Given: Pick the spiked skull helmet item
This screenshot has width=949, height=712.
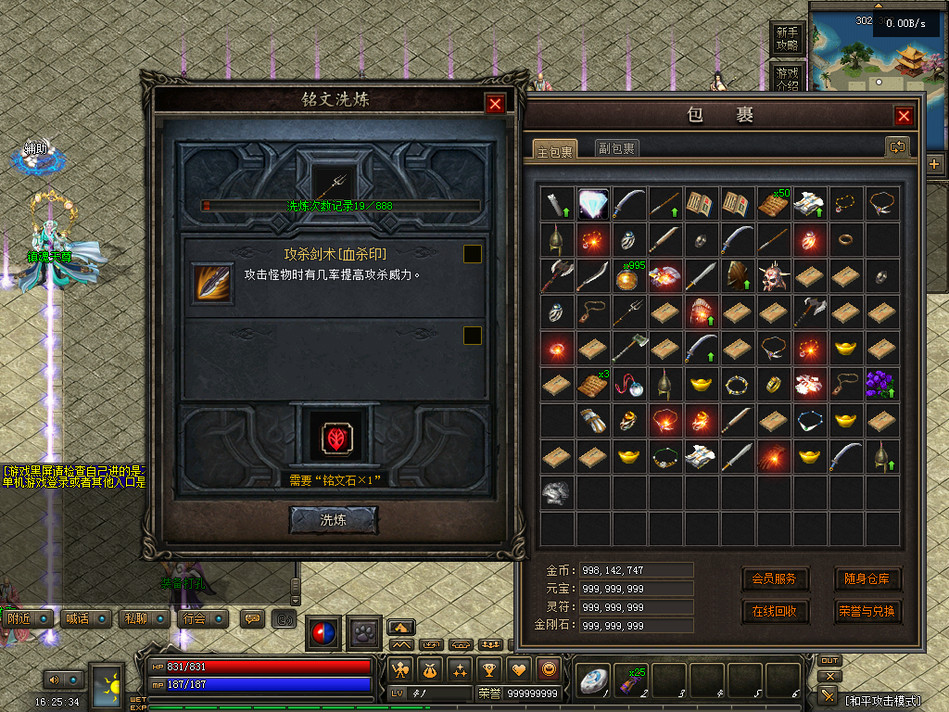Looking at the screenshot, I should click(x=772, y=275).
